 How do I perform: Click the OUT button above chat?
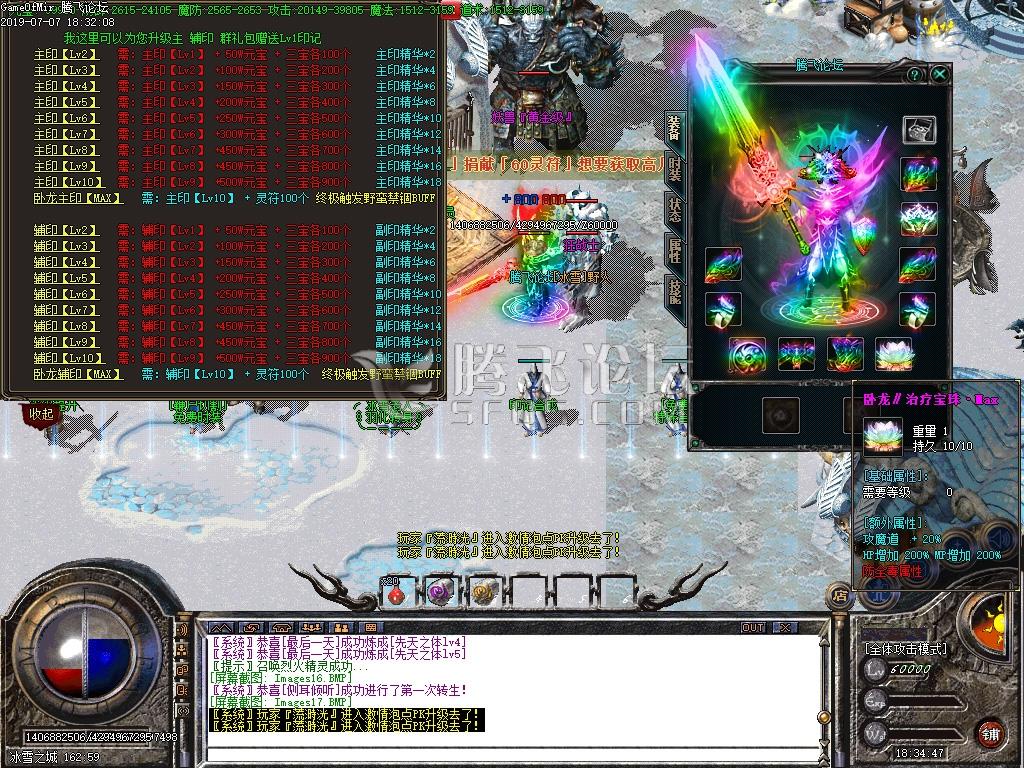tap(753, 628)
